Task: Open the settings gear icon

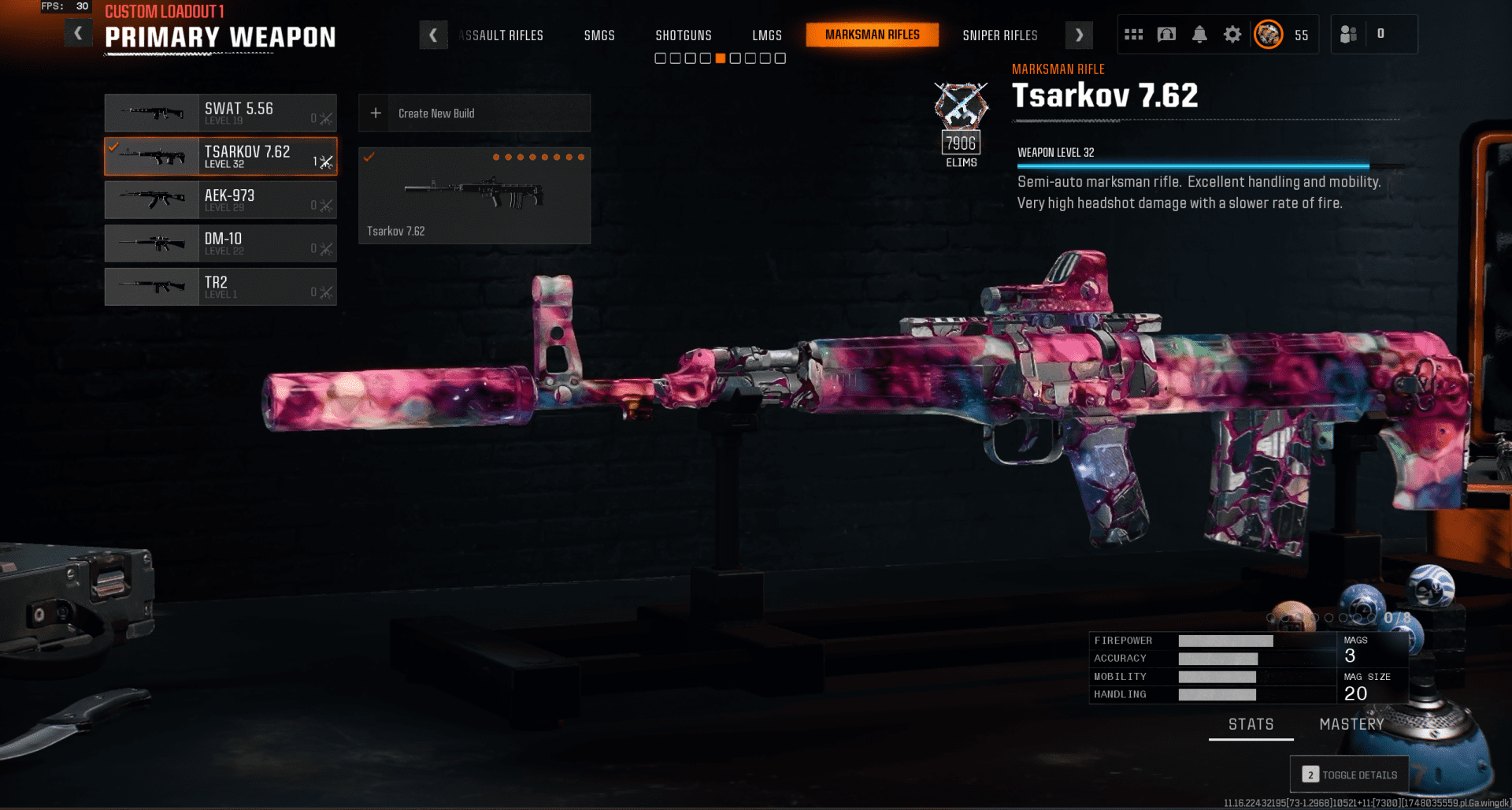Action: pos(1232,34)
